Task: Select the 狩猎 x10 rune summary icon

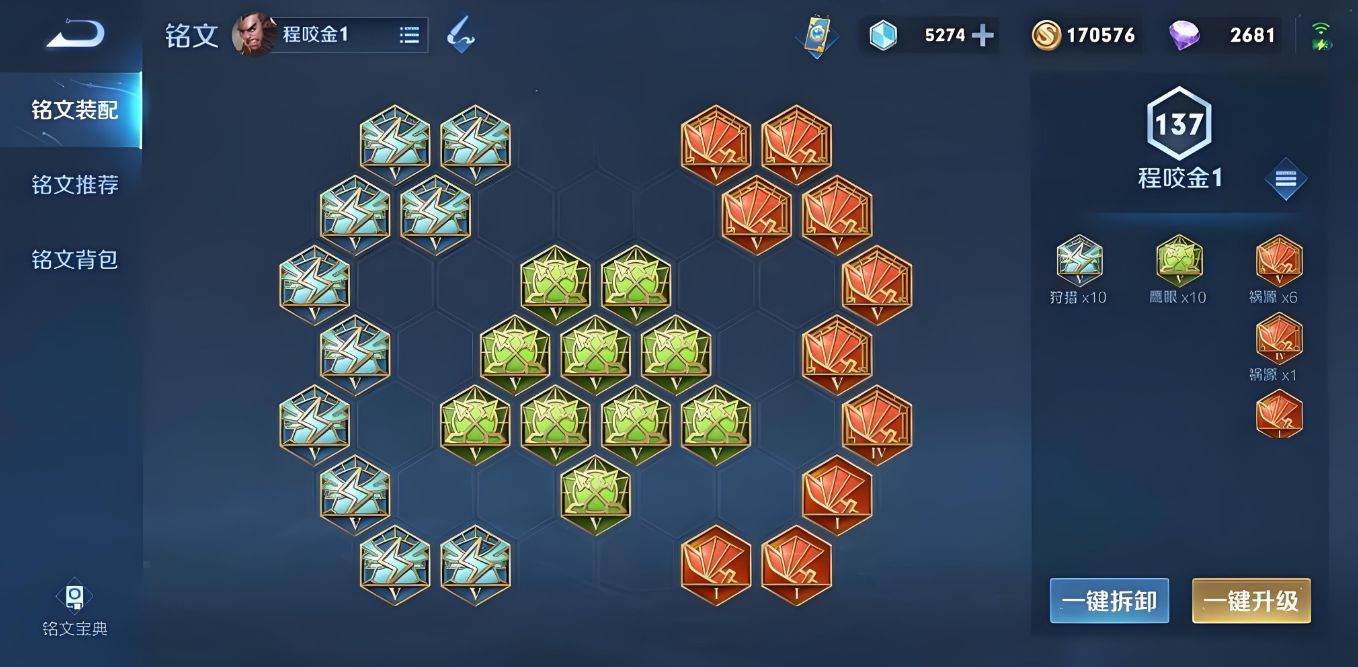Action: [1079, 262]
